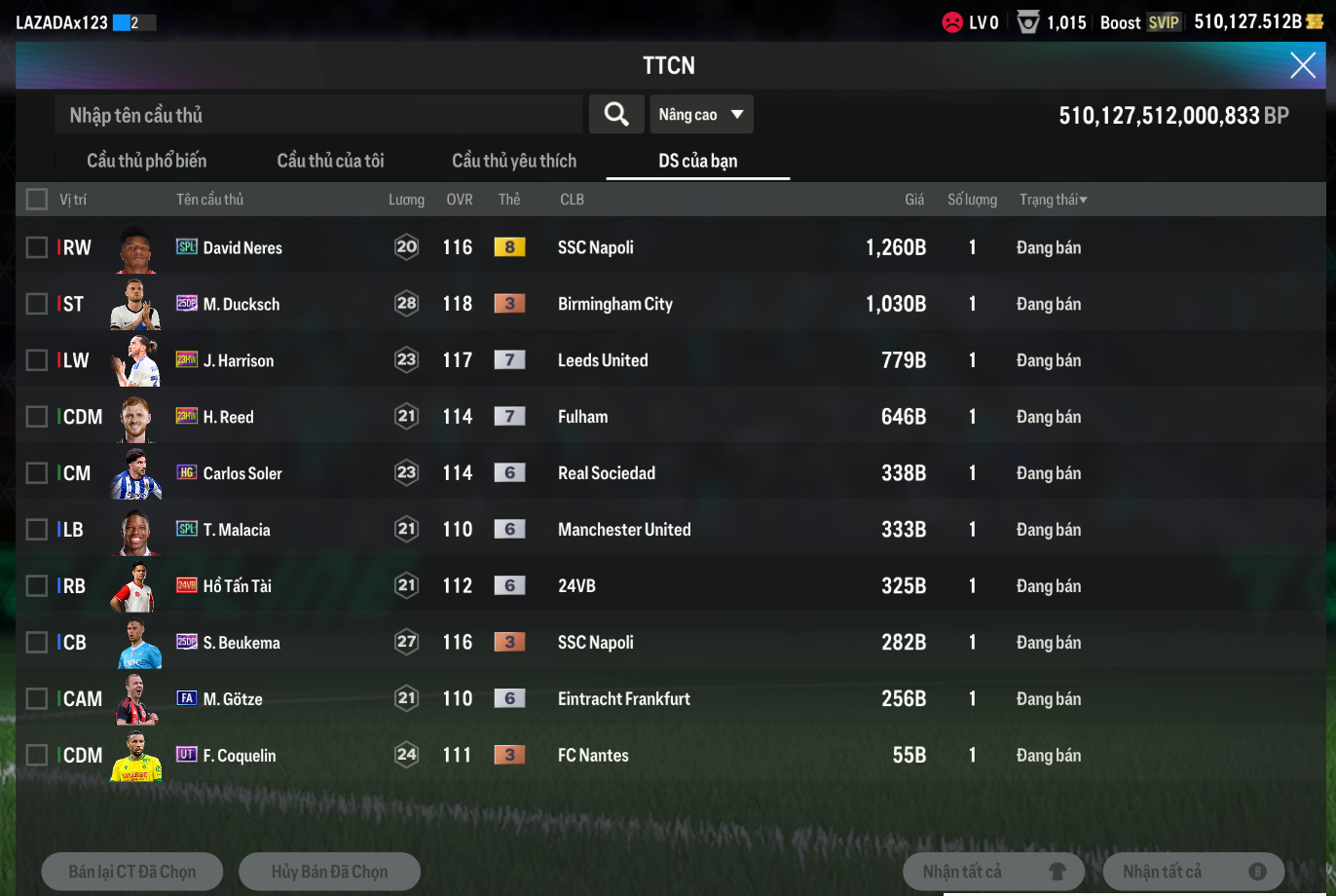Open the Cầu thủ của tôi tab
The height and width of the screenshot is (896, 1336).
(x=331, y=161)
